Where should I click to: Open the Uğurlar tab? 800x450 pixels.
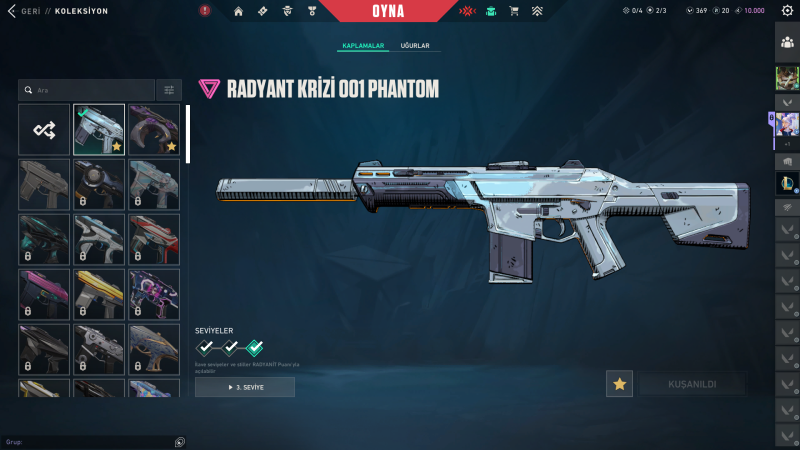(415, 46)
